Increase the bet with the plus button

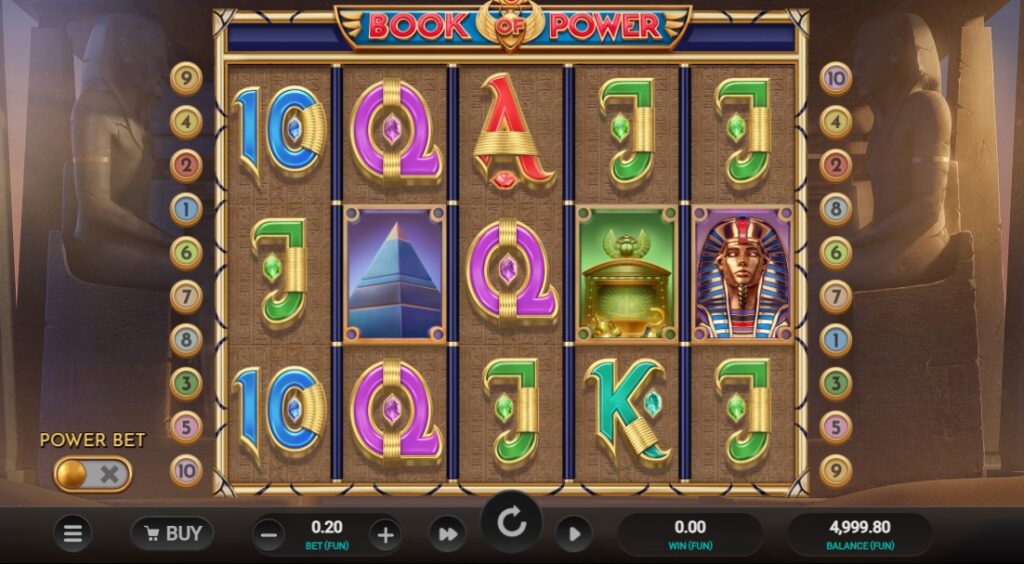(x=385, y=534)
